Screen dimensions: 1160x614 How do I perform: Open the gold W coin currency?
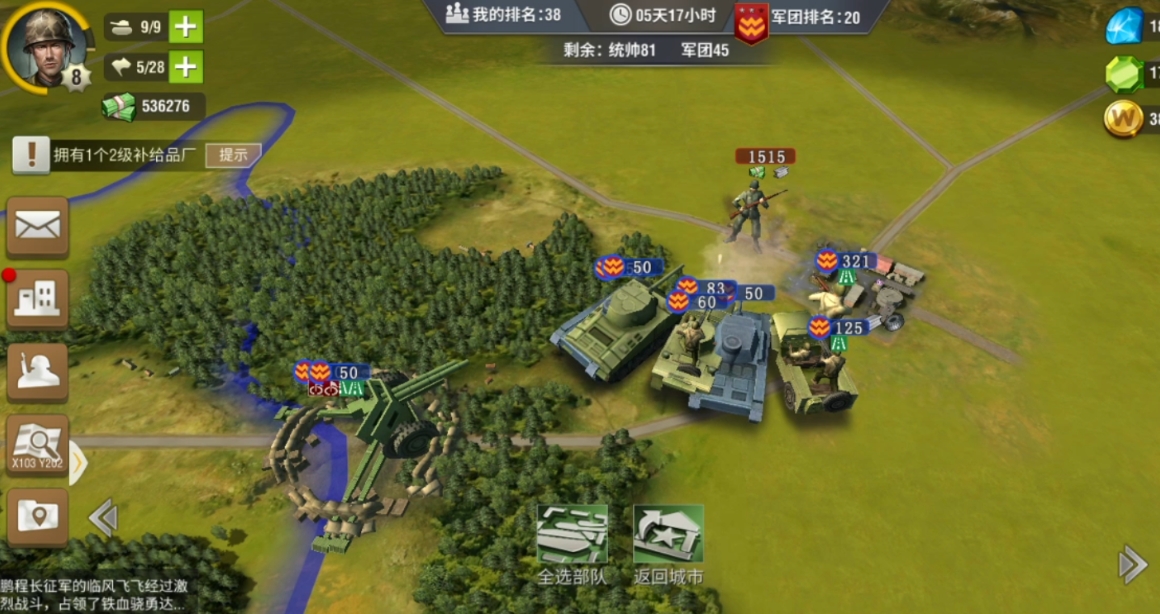(x=1124, y=119)
